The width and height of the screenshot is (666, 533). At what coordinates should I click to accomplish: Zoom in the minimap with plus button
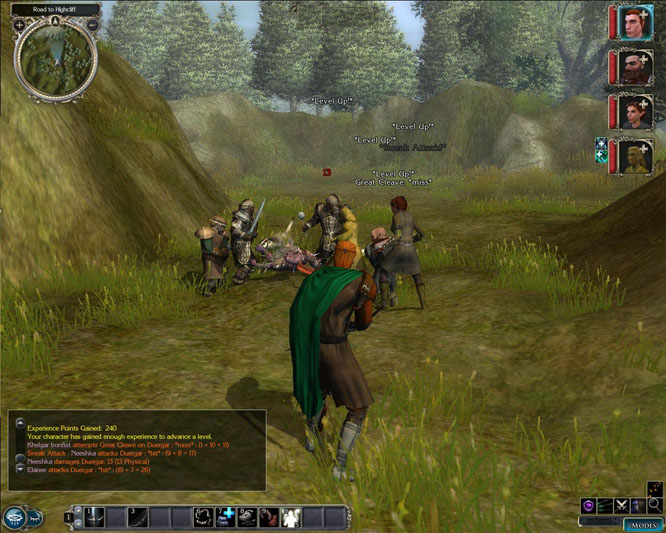(20, 25)
